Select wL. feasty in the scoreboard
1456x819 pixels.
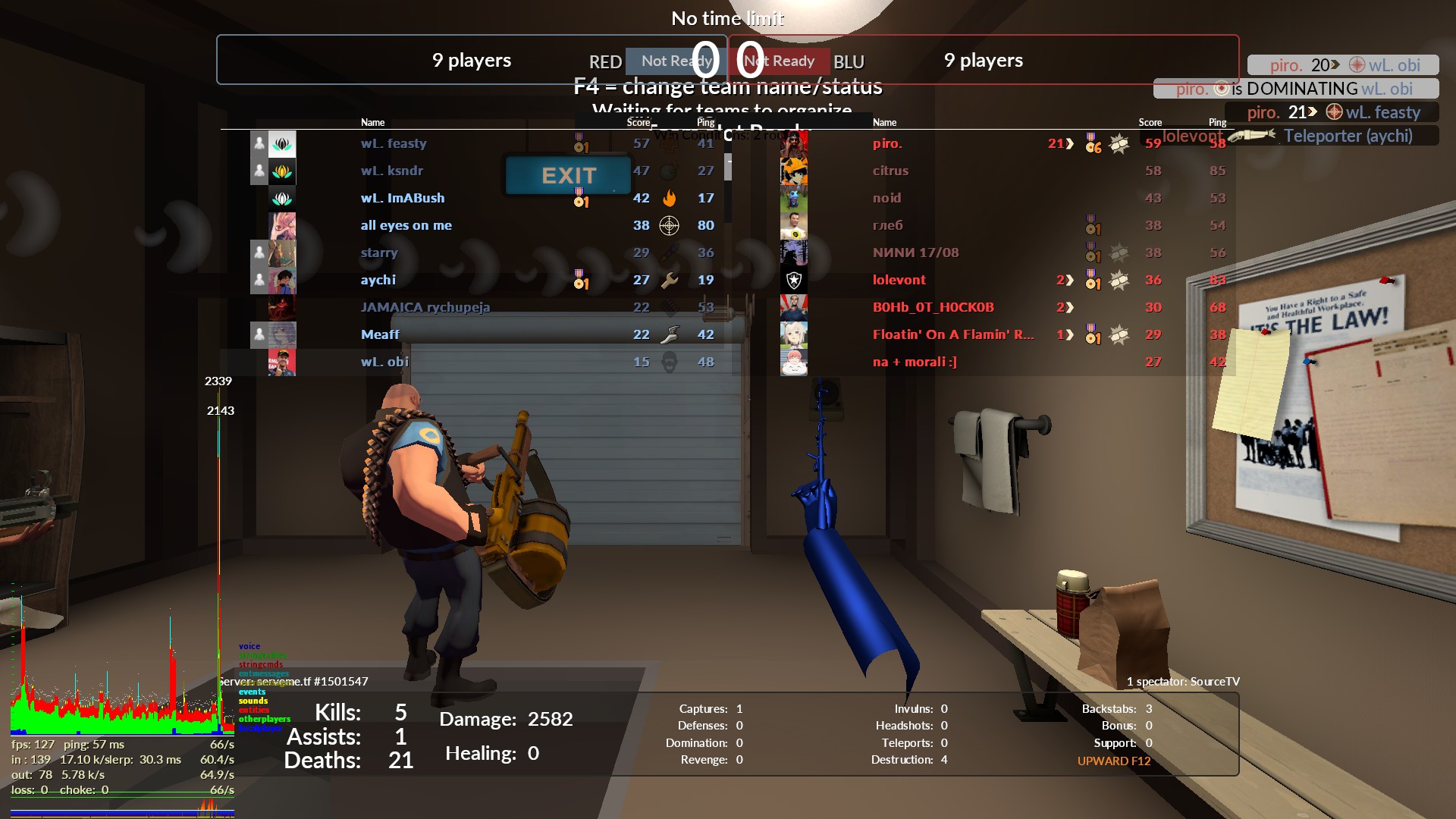pos(394,143)
